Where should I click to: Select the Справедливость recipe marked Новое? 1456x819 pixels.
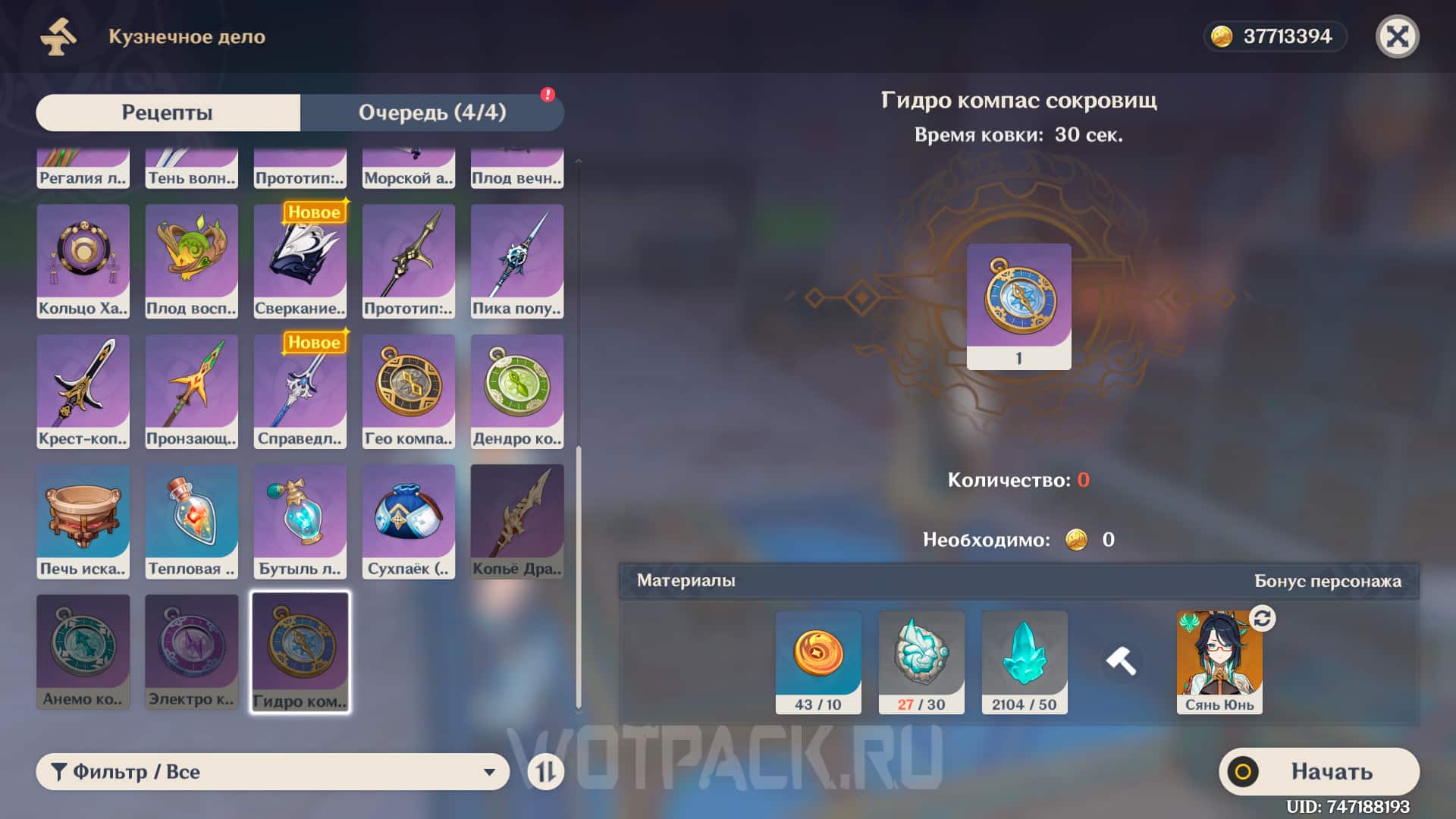300,391
